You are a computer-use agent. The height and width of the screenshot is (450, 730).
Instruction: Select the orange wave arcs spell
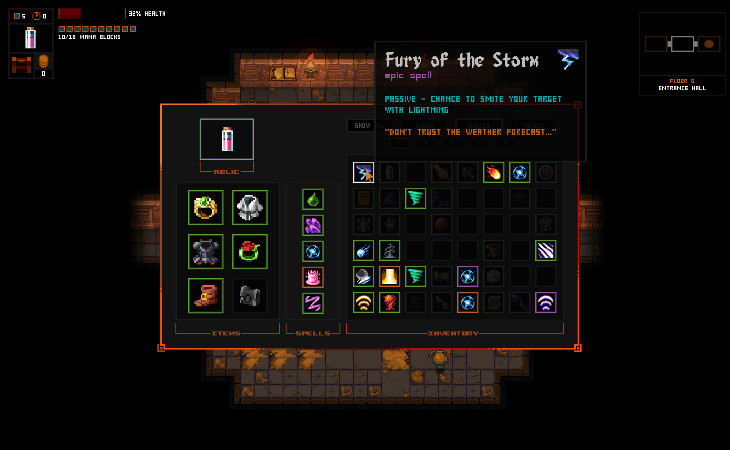pos(363,302)
